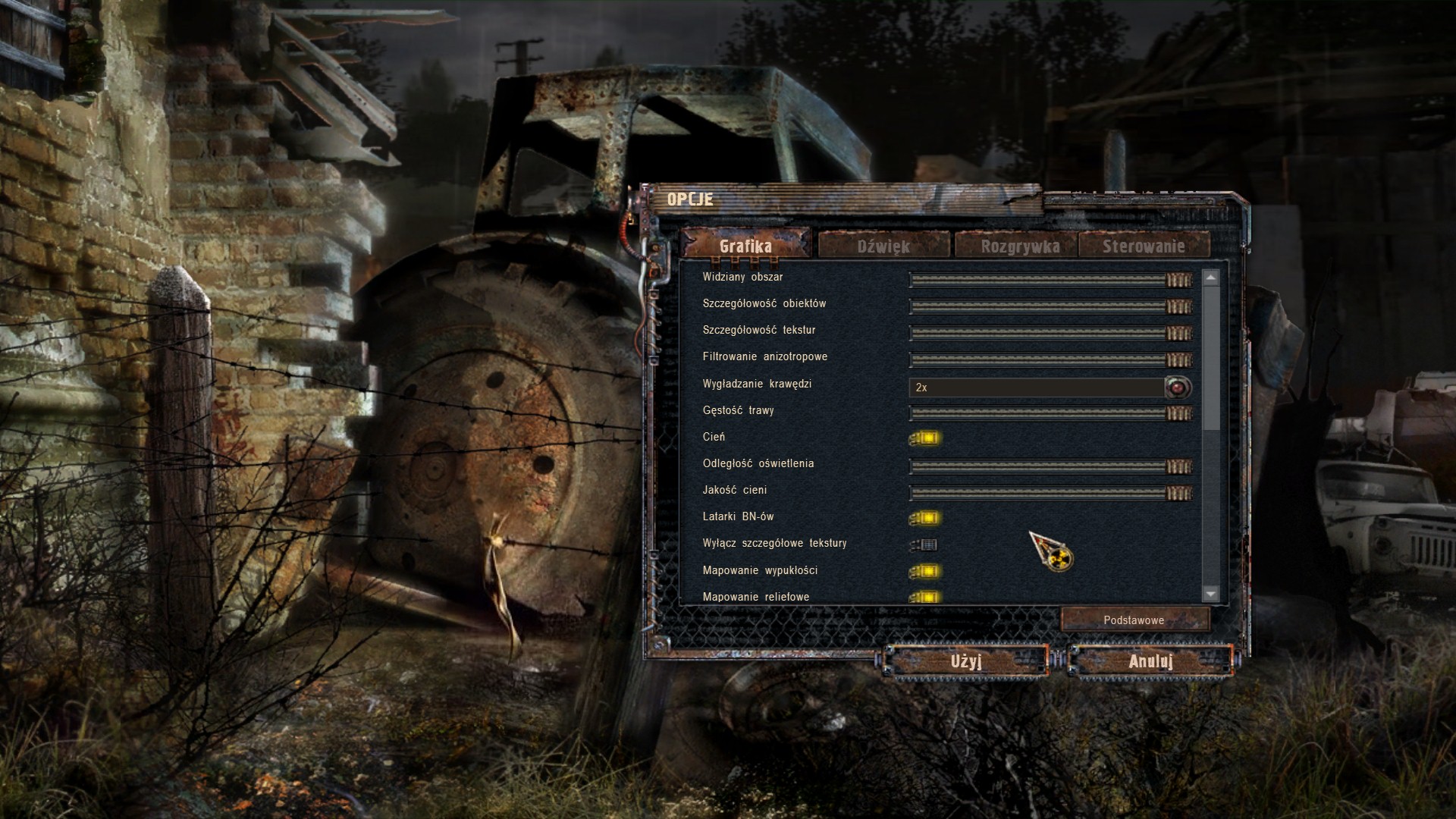Screen dimensions: 1456x819
Task: Click the Gęstość trawy slider
Action: click(x=1050, y=413)
